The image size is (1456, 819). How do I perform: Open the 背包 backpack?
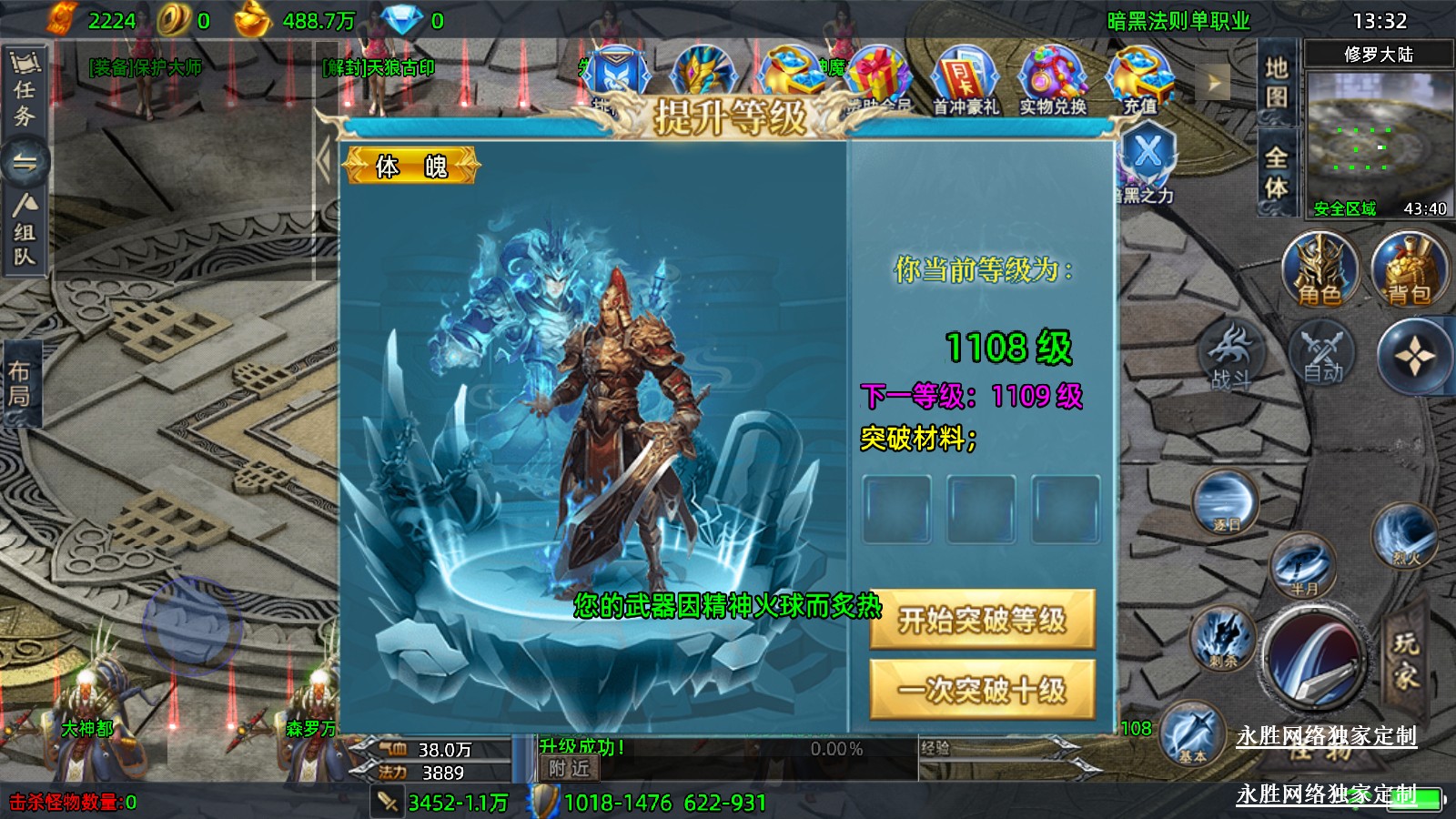point(1409,269)
